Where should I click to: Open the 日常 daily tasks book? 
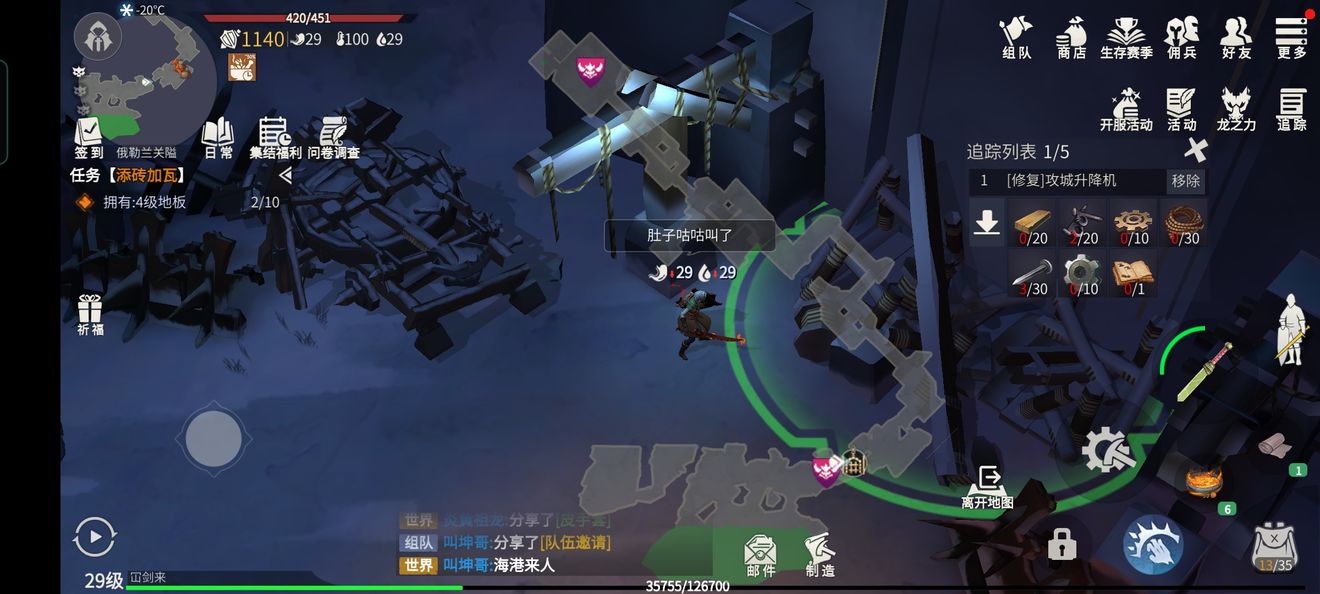pyautogui.click(x=218, y=137)
